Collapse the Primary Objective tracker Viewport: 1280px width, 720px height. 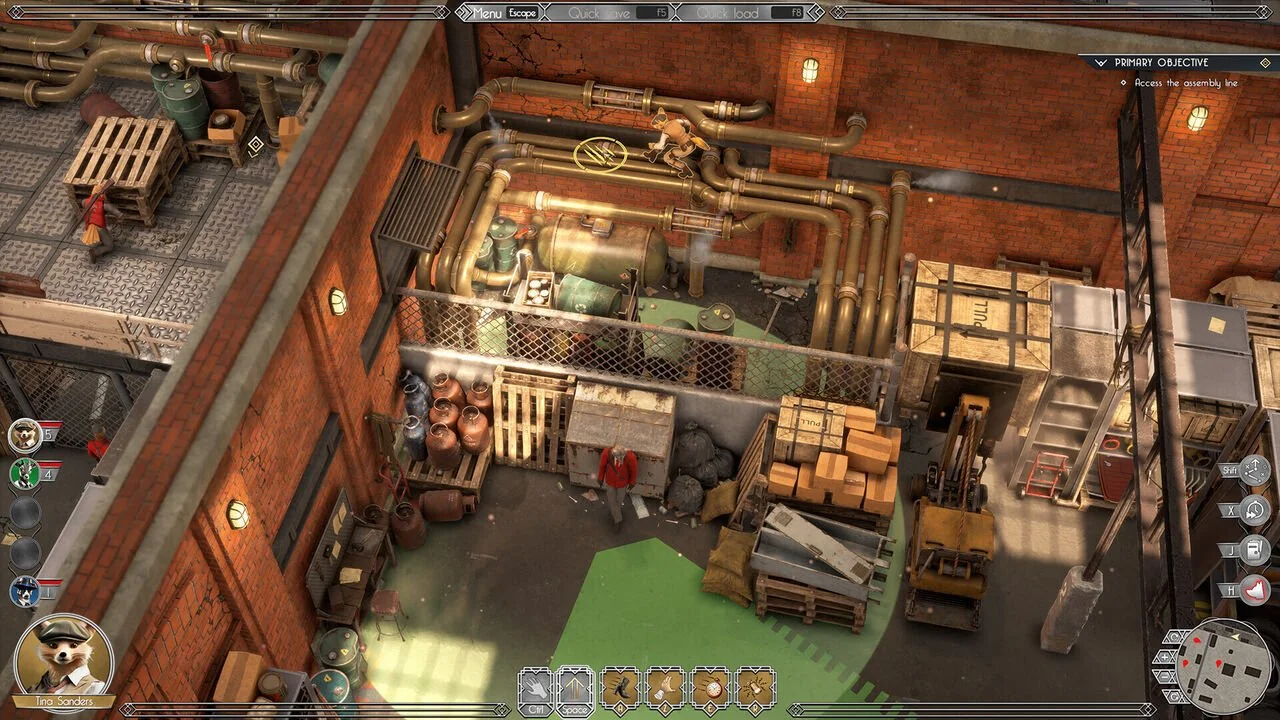(1101, 62)
